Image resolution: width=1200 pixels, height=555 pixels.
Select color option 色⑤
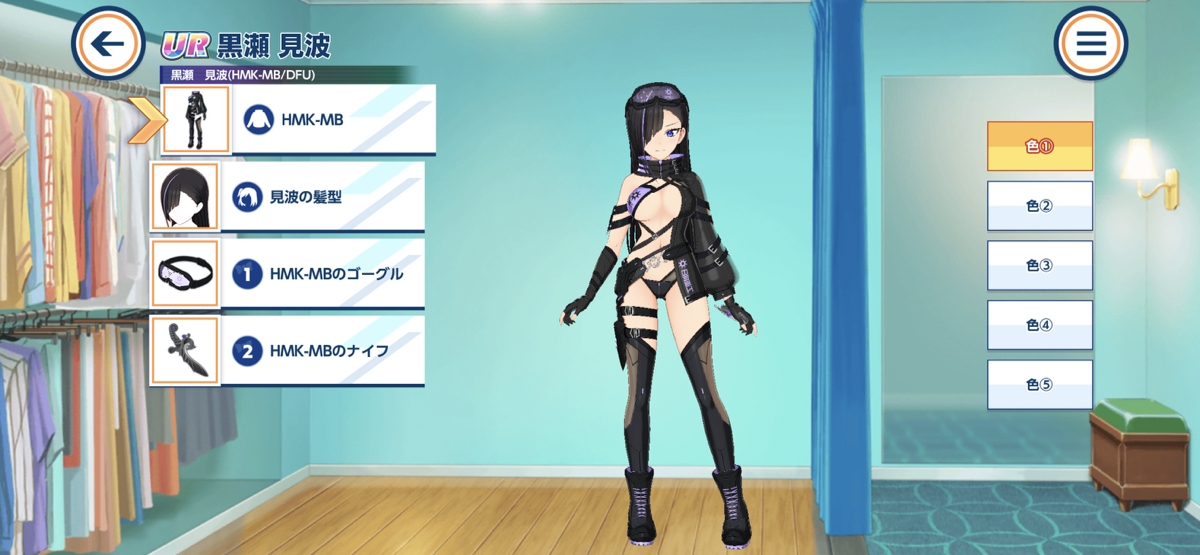[1040, 385]
